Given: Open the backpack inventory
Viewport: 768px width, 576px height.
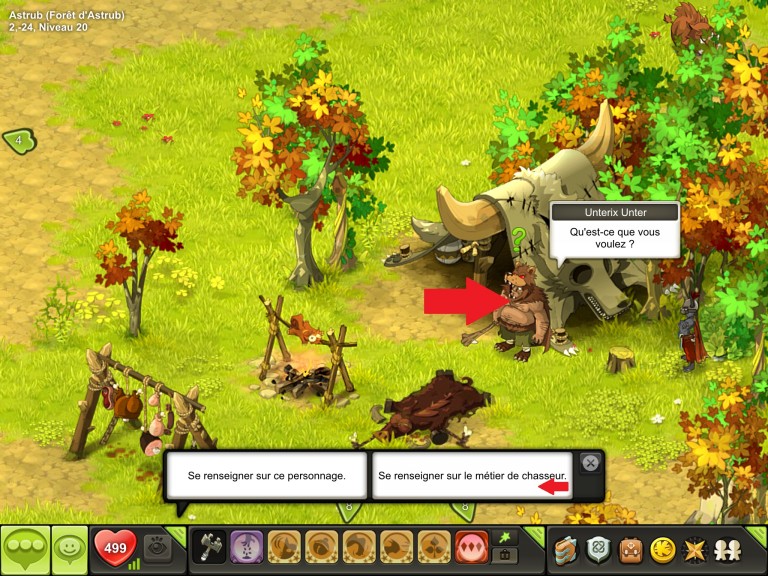Looking at the screenshot, I should click(630, 549).
